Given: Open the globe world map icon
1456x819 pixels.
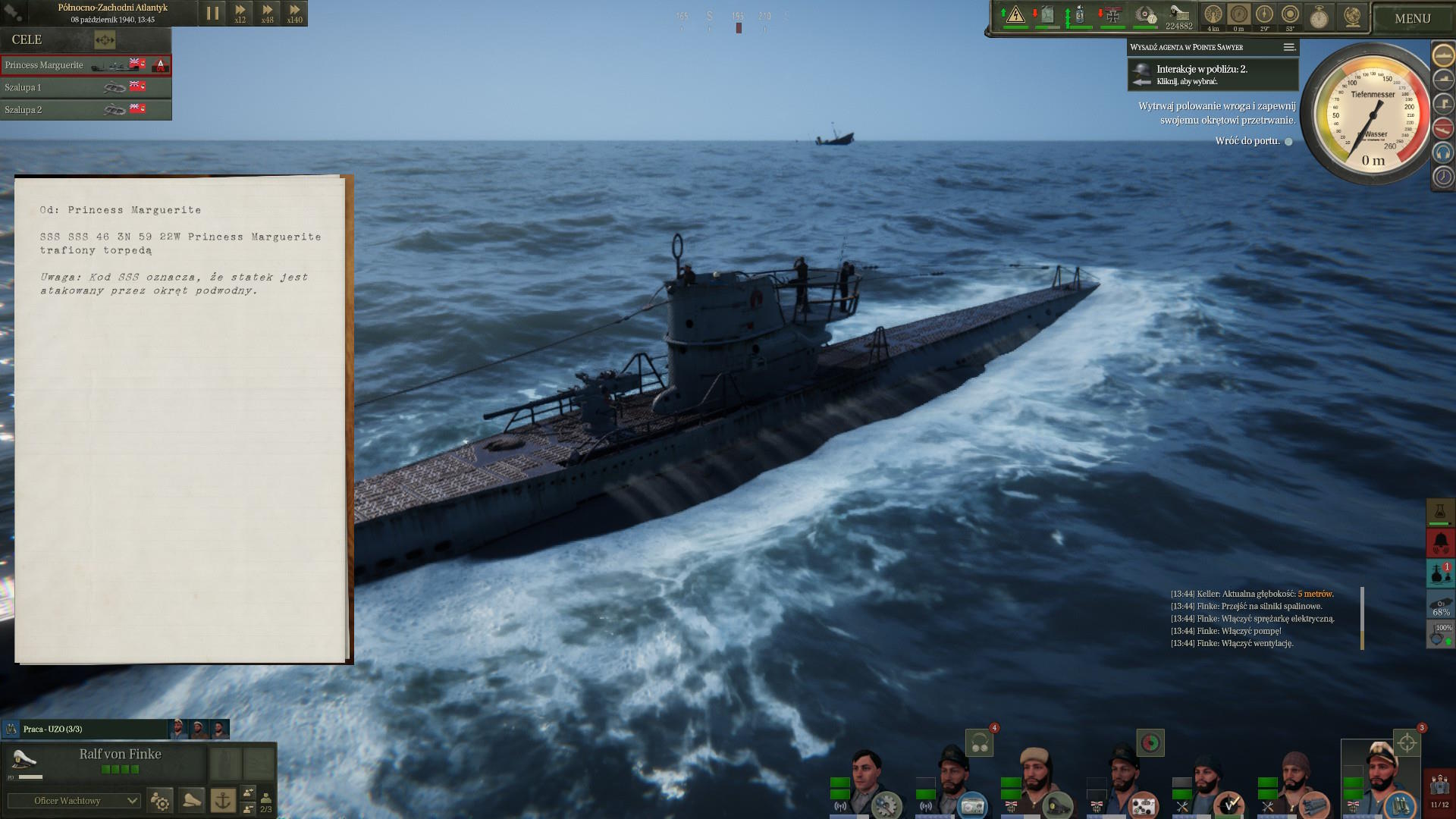Looking at the screenshot, I should pos(1353,17).
